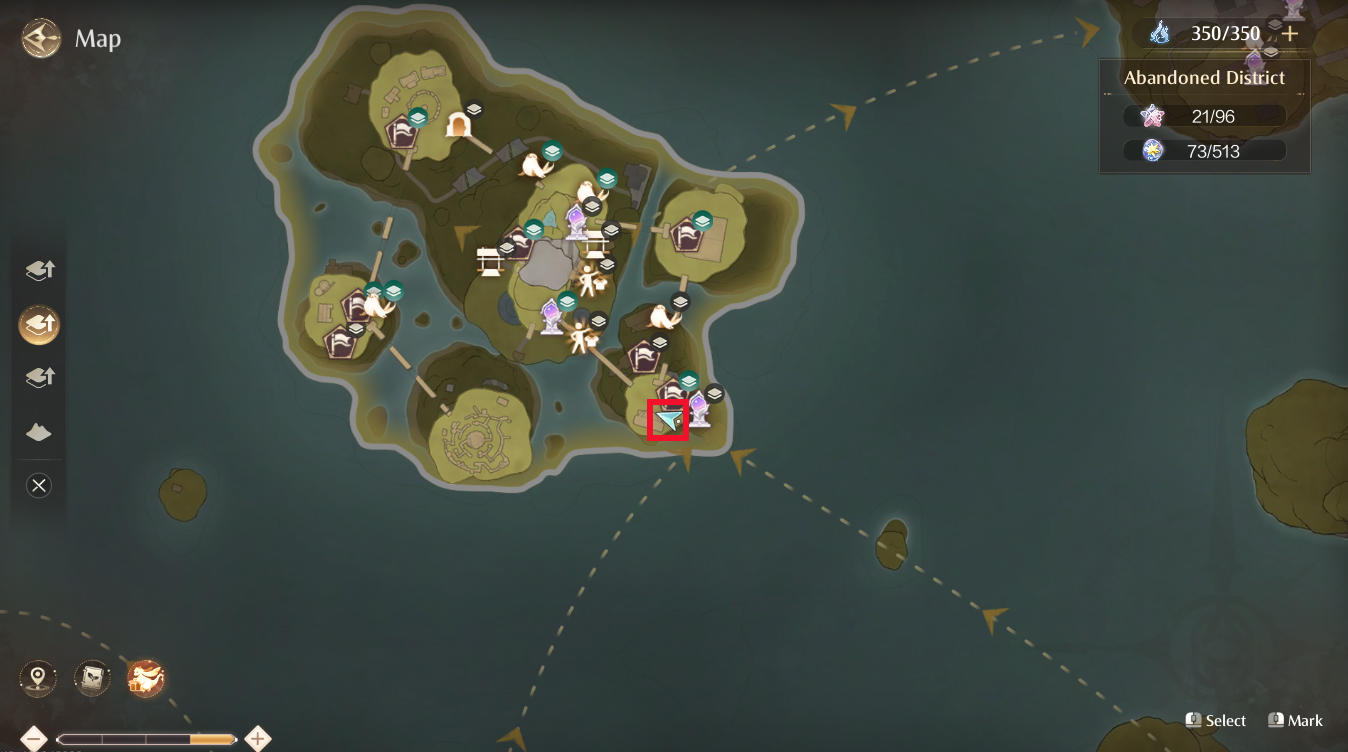
Task: Dismiss the layer sidebar via the X button
Action: point(38,485)
